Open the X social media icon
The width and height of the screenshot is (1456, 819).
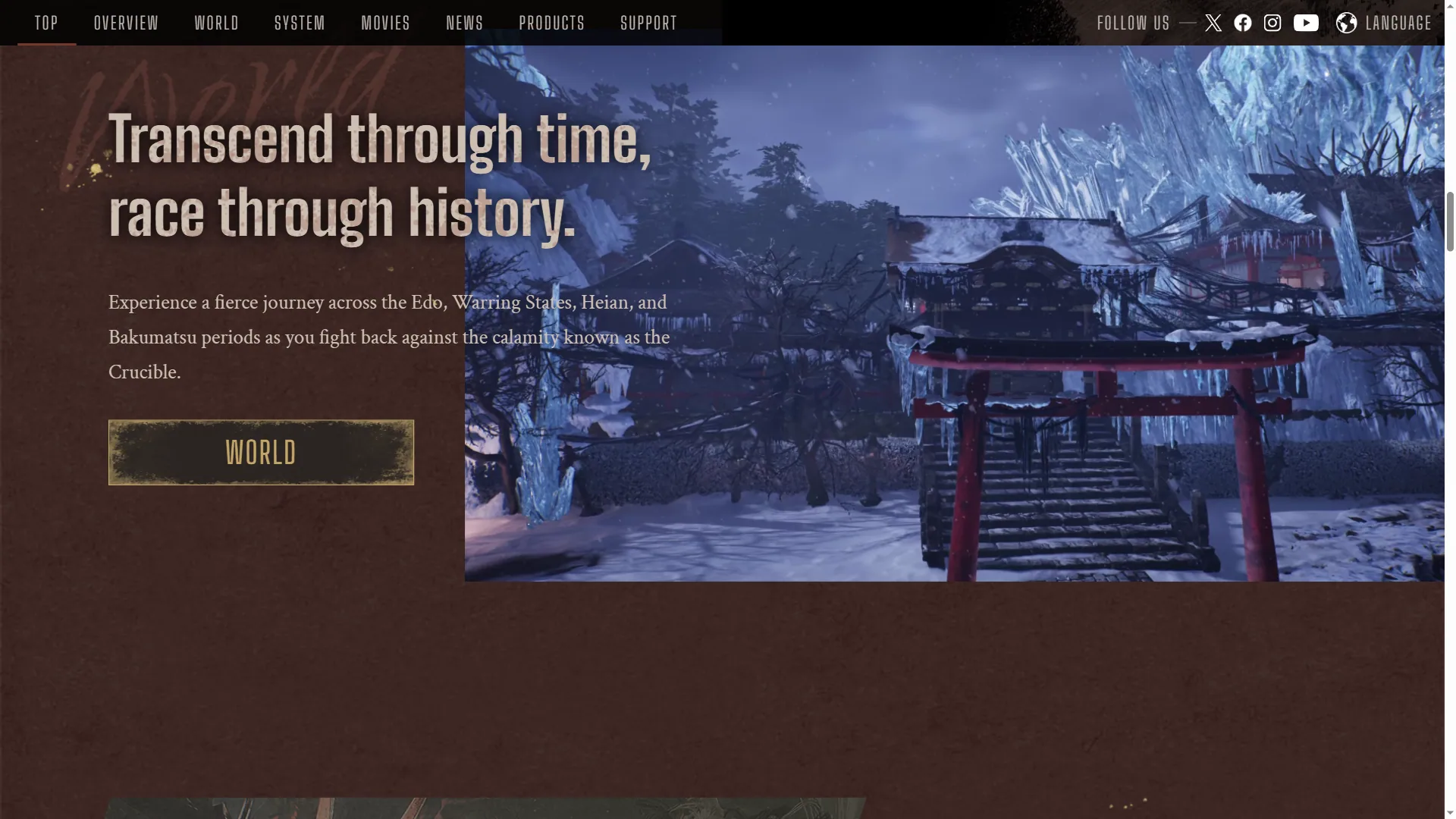pos(1213,23)
